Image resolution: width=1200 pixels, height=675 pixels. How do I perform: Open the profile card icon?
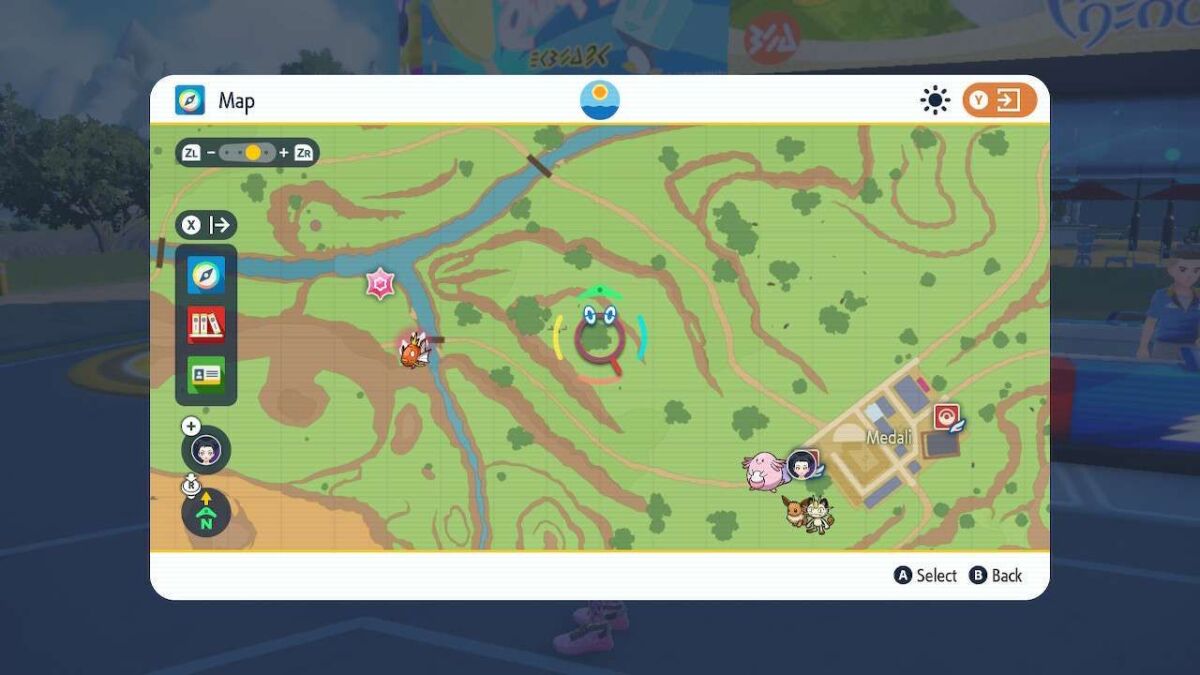click(206, 374)
